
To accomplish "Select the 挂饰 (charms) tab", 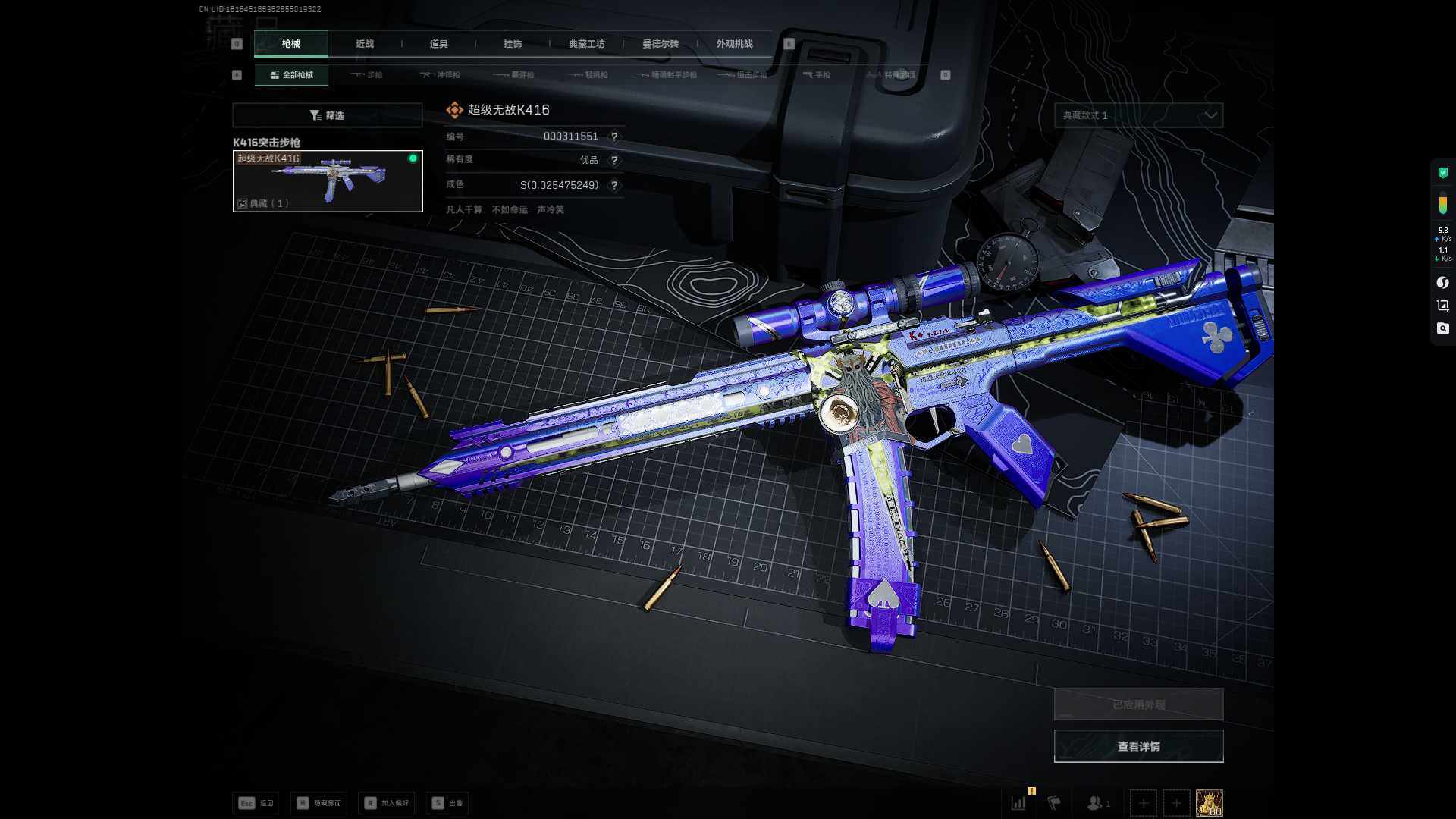I will click(513, 44).
